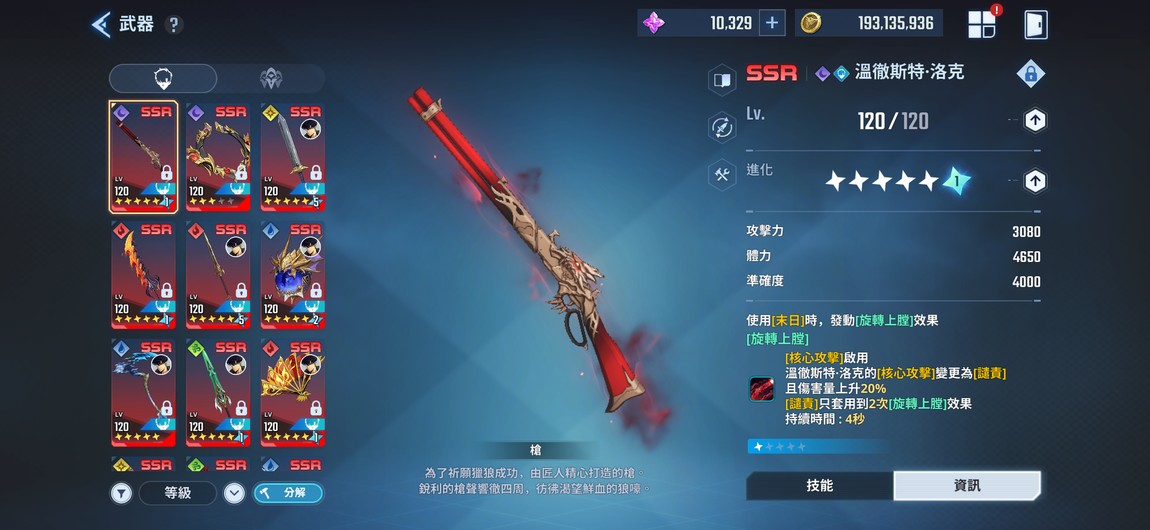This screenshot has width=1150, height=530.
Task: Click the 分解 dismantle button
Action: click(287, 492)
